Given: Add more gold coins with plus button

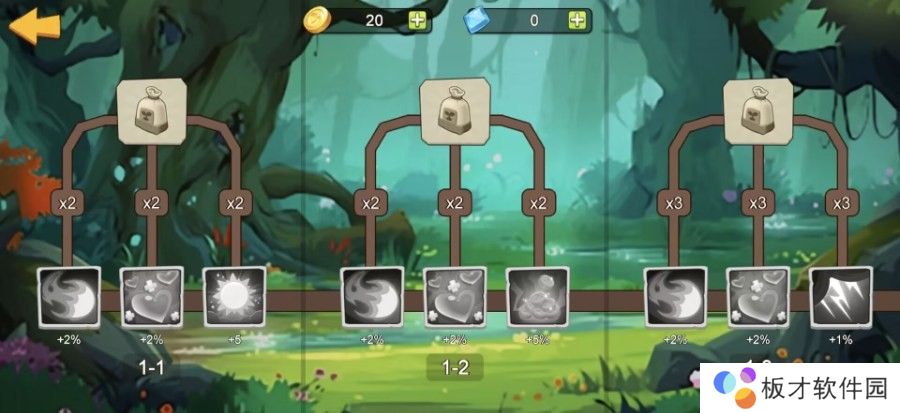Looking at the screenshot, I should click(x=417, y=20).
